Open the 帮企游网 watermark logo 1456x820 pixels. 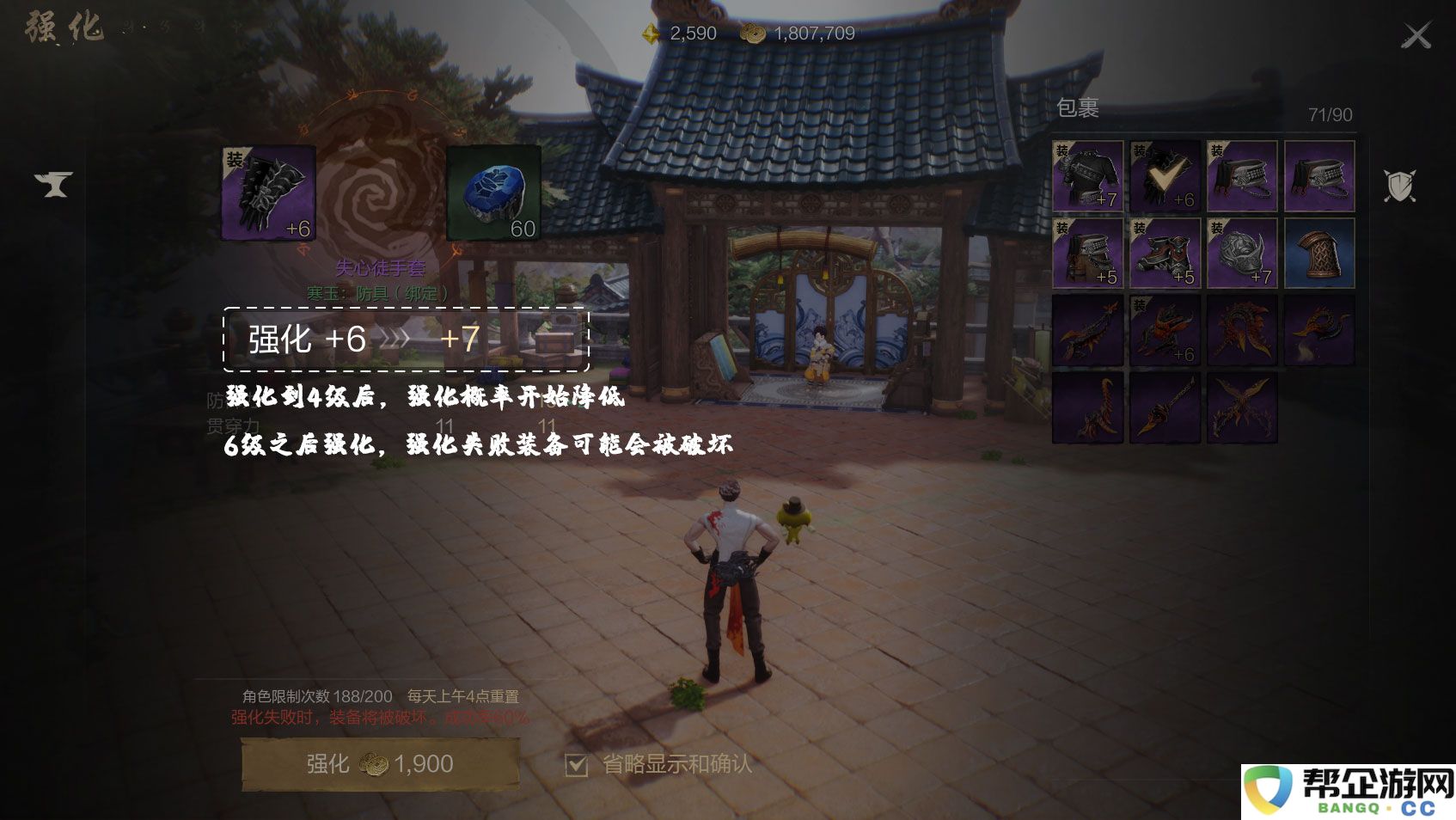[x=1349, y=792]
